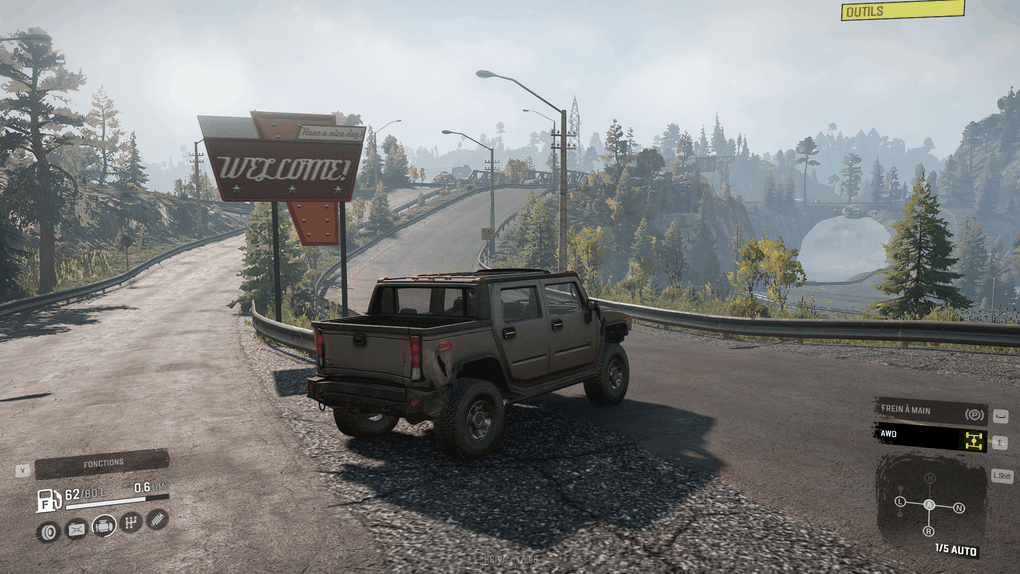The width and height of the screenshot is (1020, 574).
Task: Open the FONCTIONS menu bar
Action: pyautogui.click(x=102, y=463)
